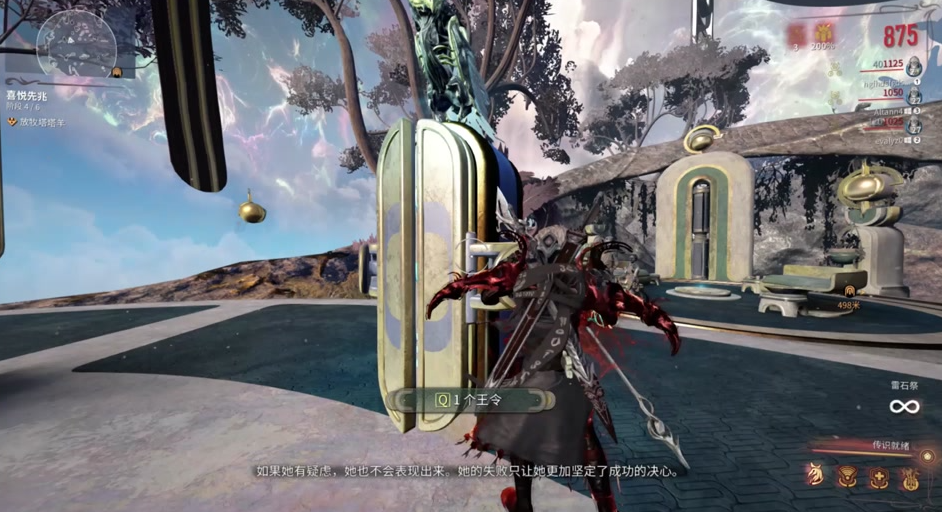Viewport: 942px width, 512px height.
Task: Click the top squad member's portrait
Action: click(914, 68)
